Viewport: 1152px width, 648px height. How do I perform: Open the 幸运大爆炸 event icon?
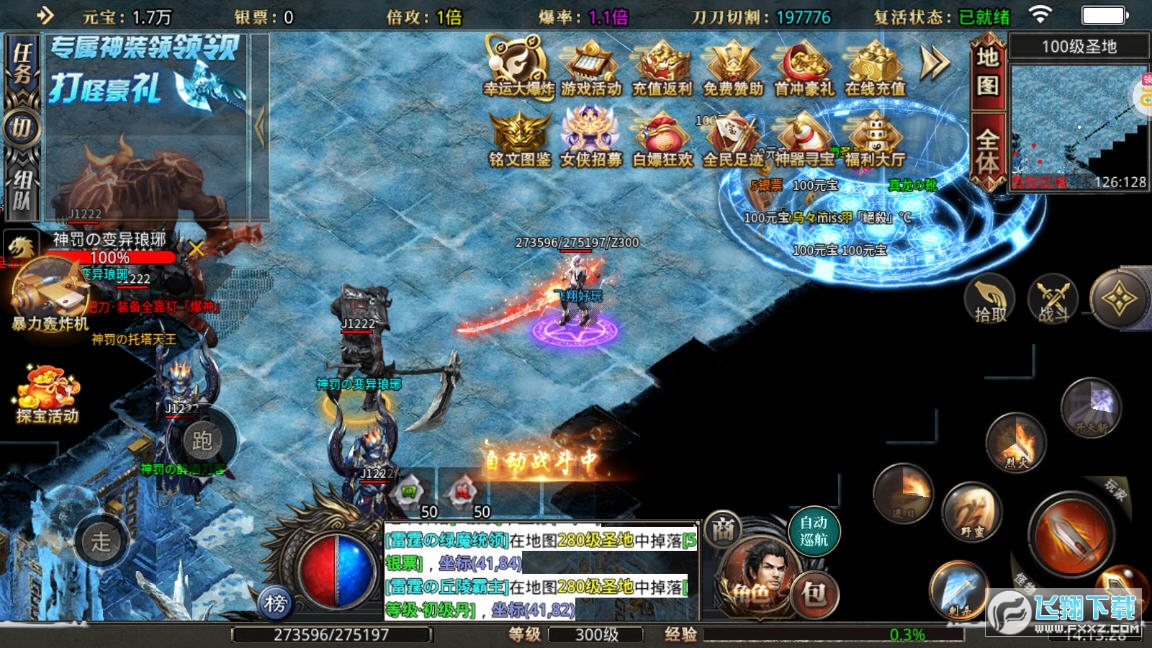(x=519, y=66)
